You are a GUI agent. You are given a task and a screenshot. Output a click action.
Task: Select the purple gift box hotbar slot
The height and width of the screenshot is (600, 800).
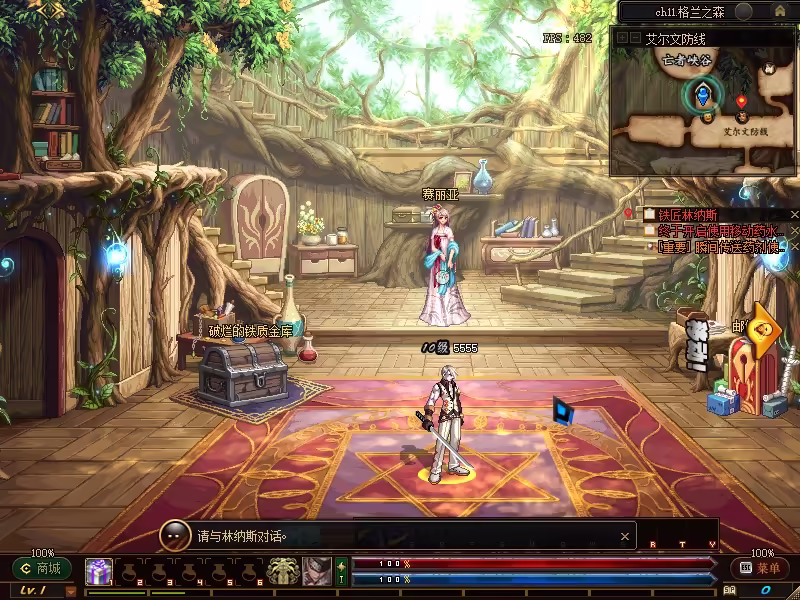tap(98, 571)
